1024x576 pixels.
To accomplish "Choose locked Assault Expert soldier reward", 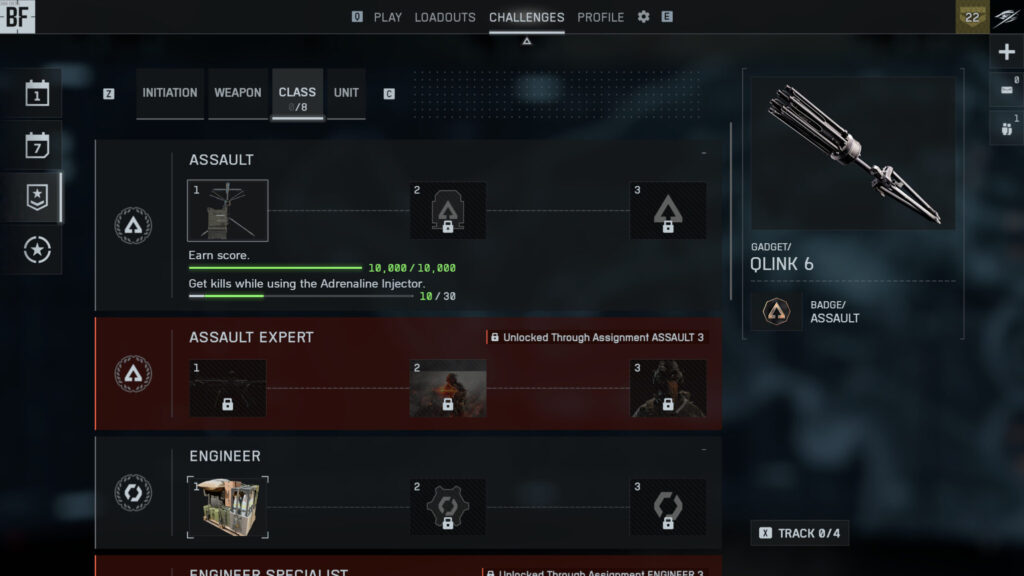I will point(448,388).
